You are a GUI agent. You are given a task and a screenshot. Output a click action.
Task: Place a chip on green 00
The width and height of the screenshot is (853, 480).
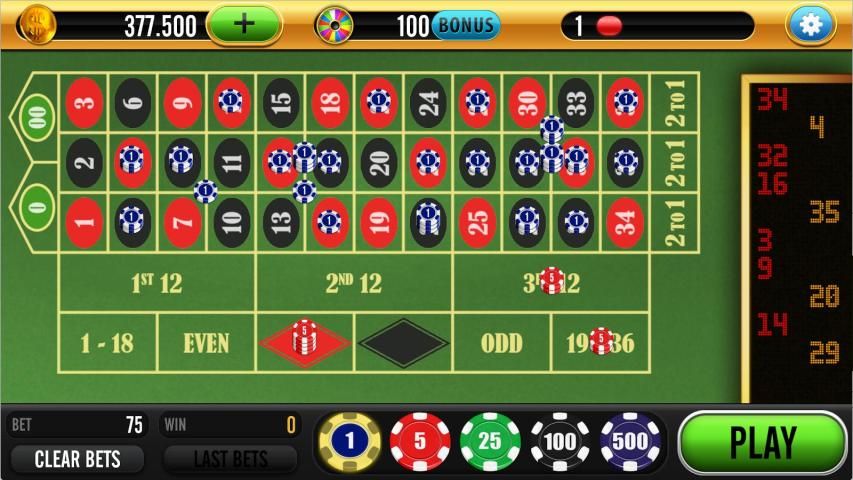click(x=36, y=115)
